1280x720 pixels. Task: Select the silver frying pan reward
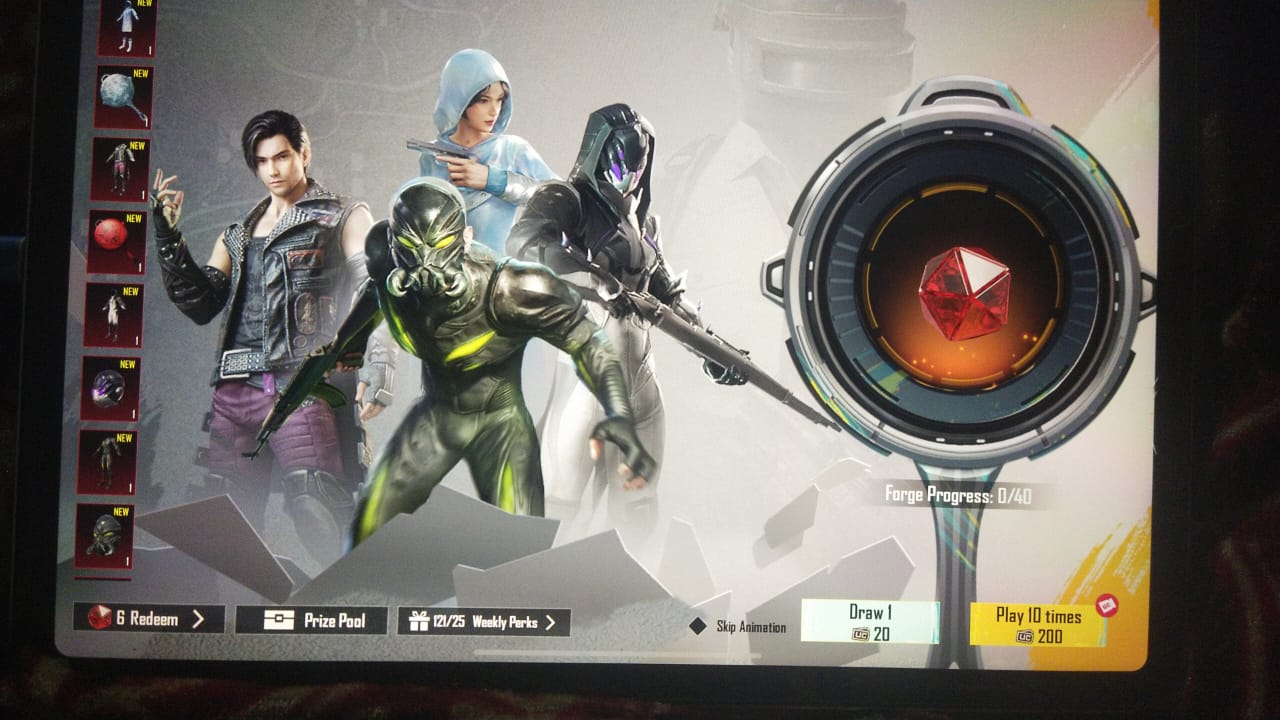click(x=124, y=97)
